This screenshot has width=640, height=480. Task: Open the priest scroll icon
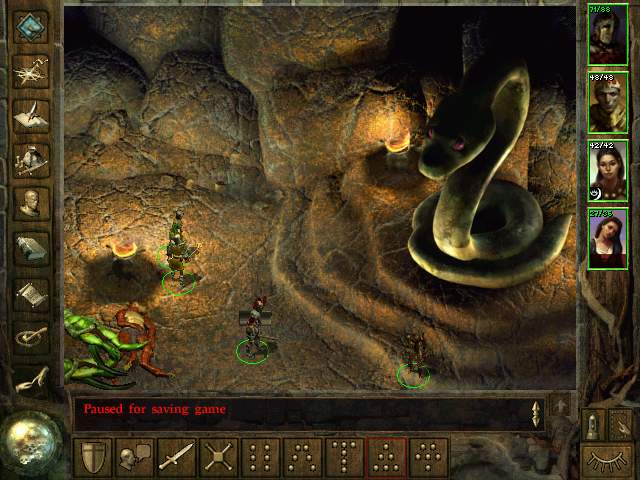pyautogui.click(x=31, y=292)
